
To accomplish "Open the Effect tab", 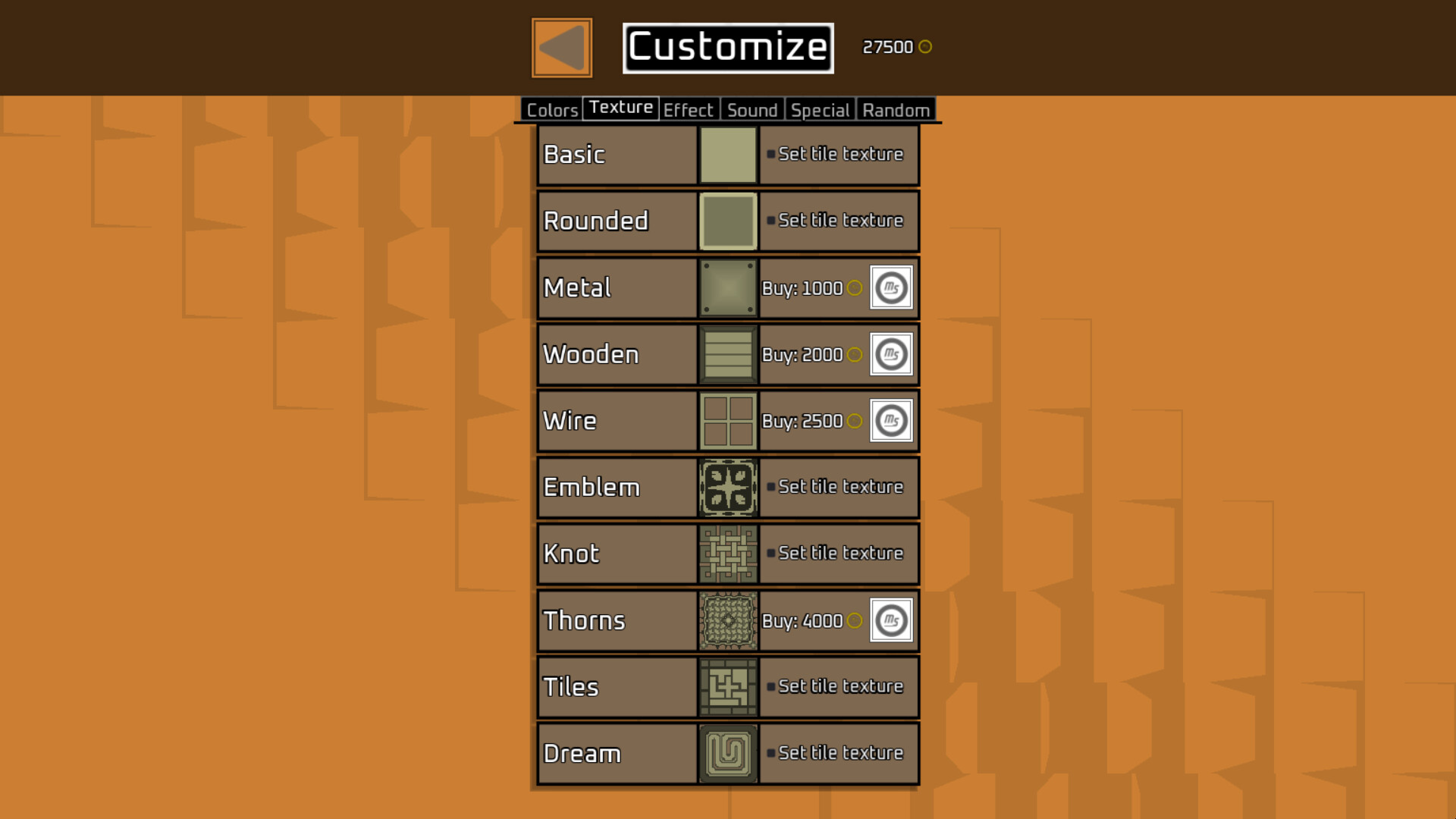I will 689,110.
